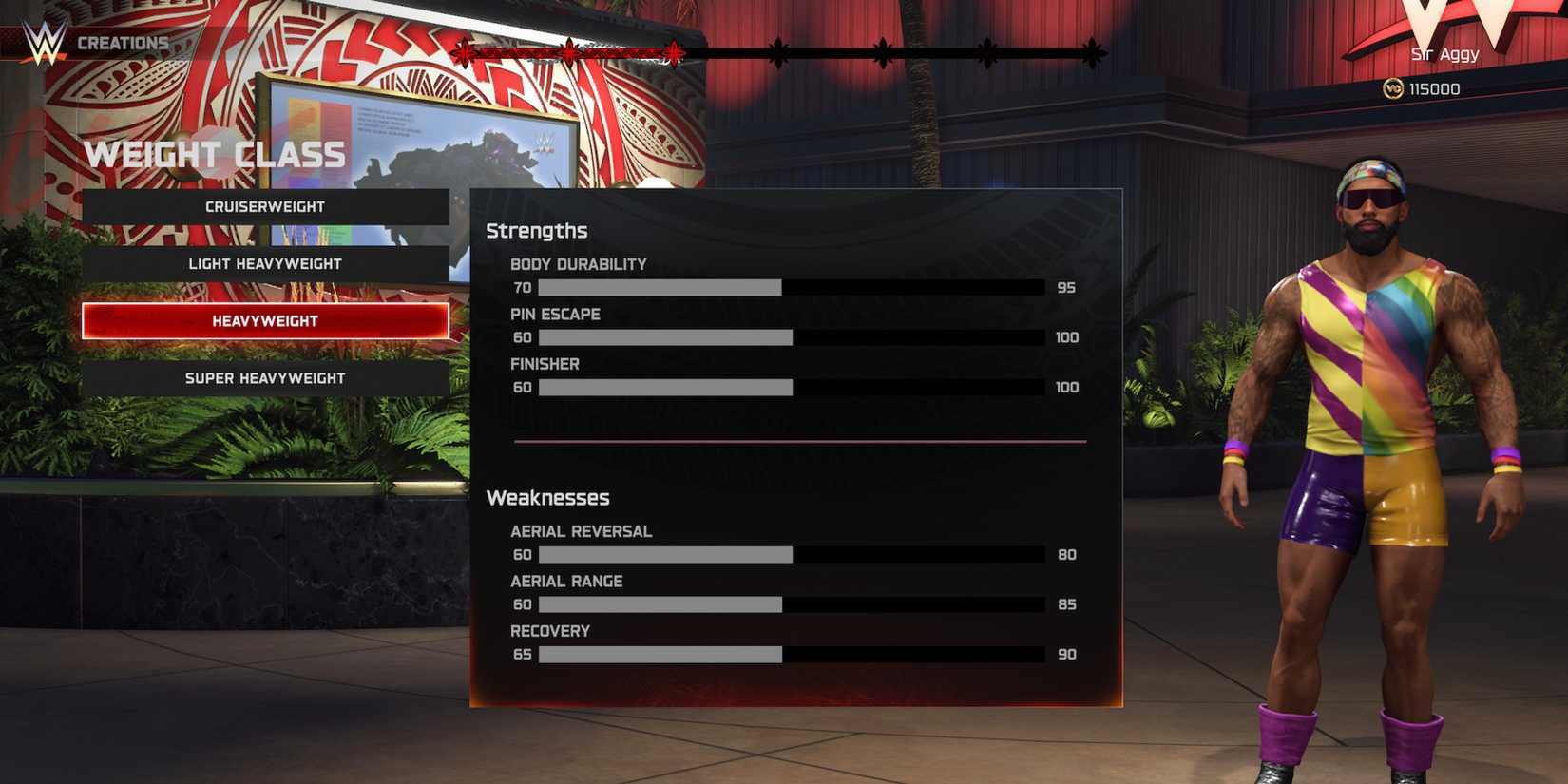Click the gold VC currency coin icon
This screenshot has width=1568, height=784.
[1393, 88]
